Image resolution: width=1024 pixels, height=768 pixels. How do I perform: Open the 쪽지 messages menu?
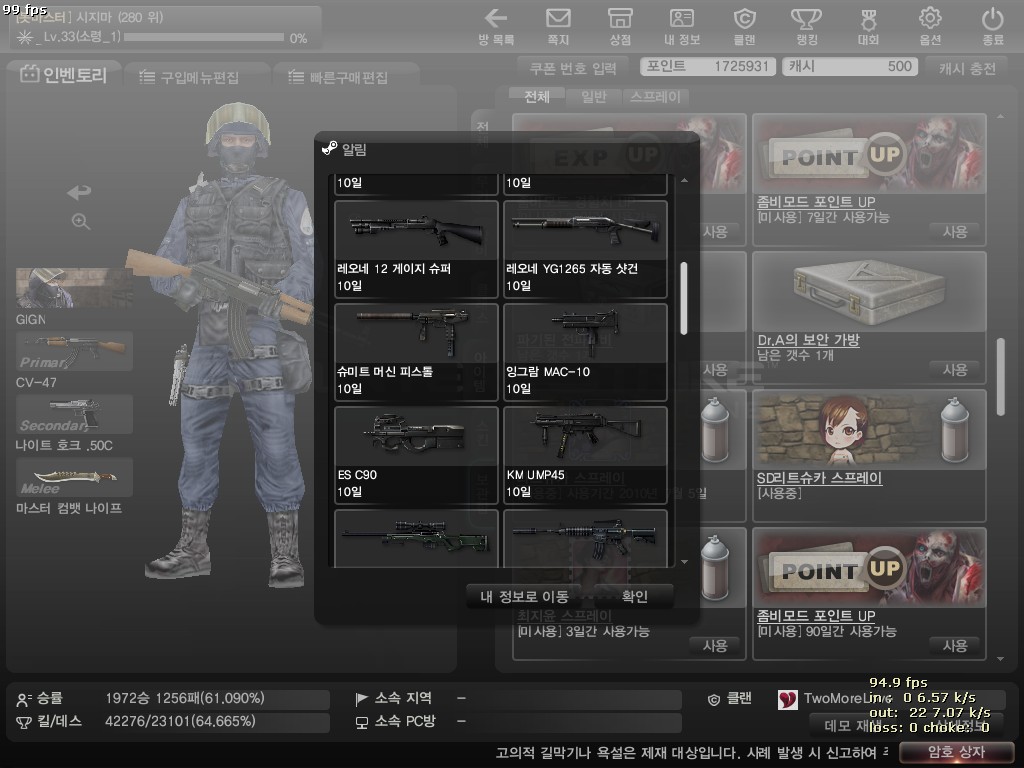(558, 27)
